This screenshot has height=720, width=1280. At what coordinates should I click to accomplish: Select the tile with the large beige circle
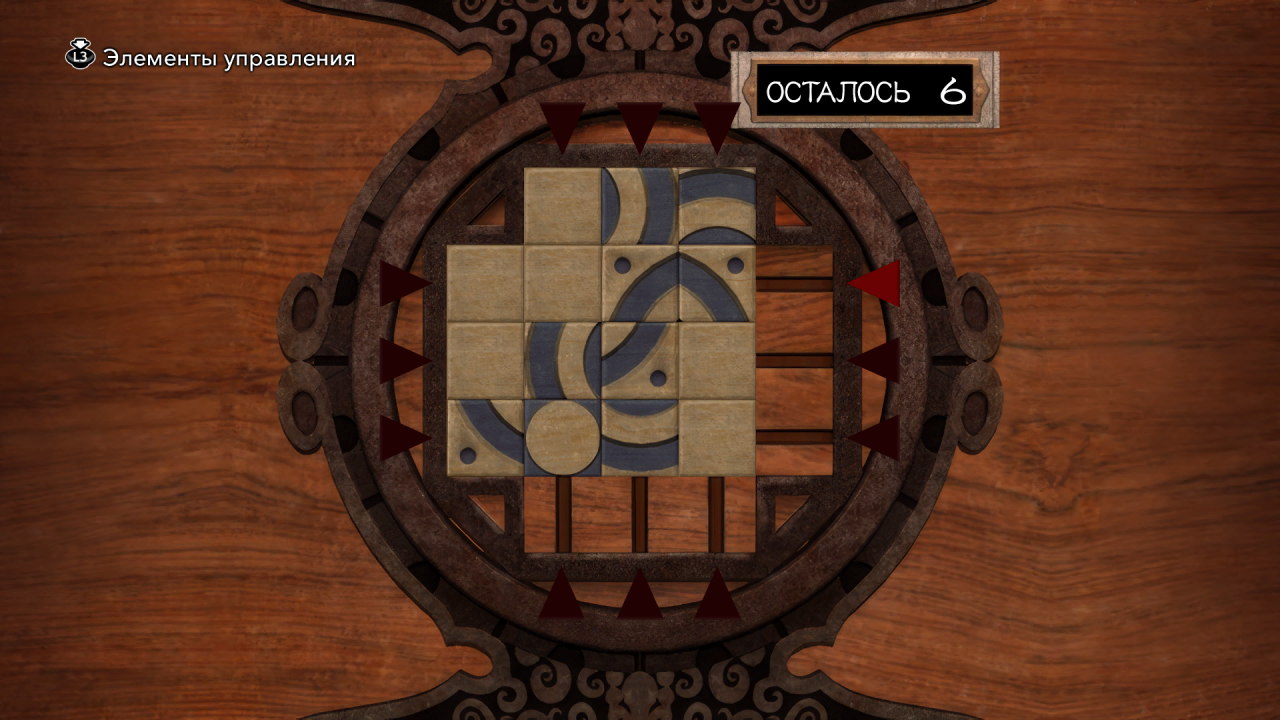pos(562,437)
